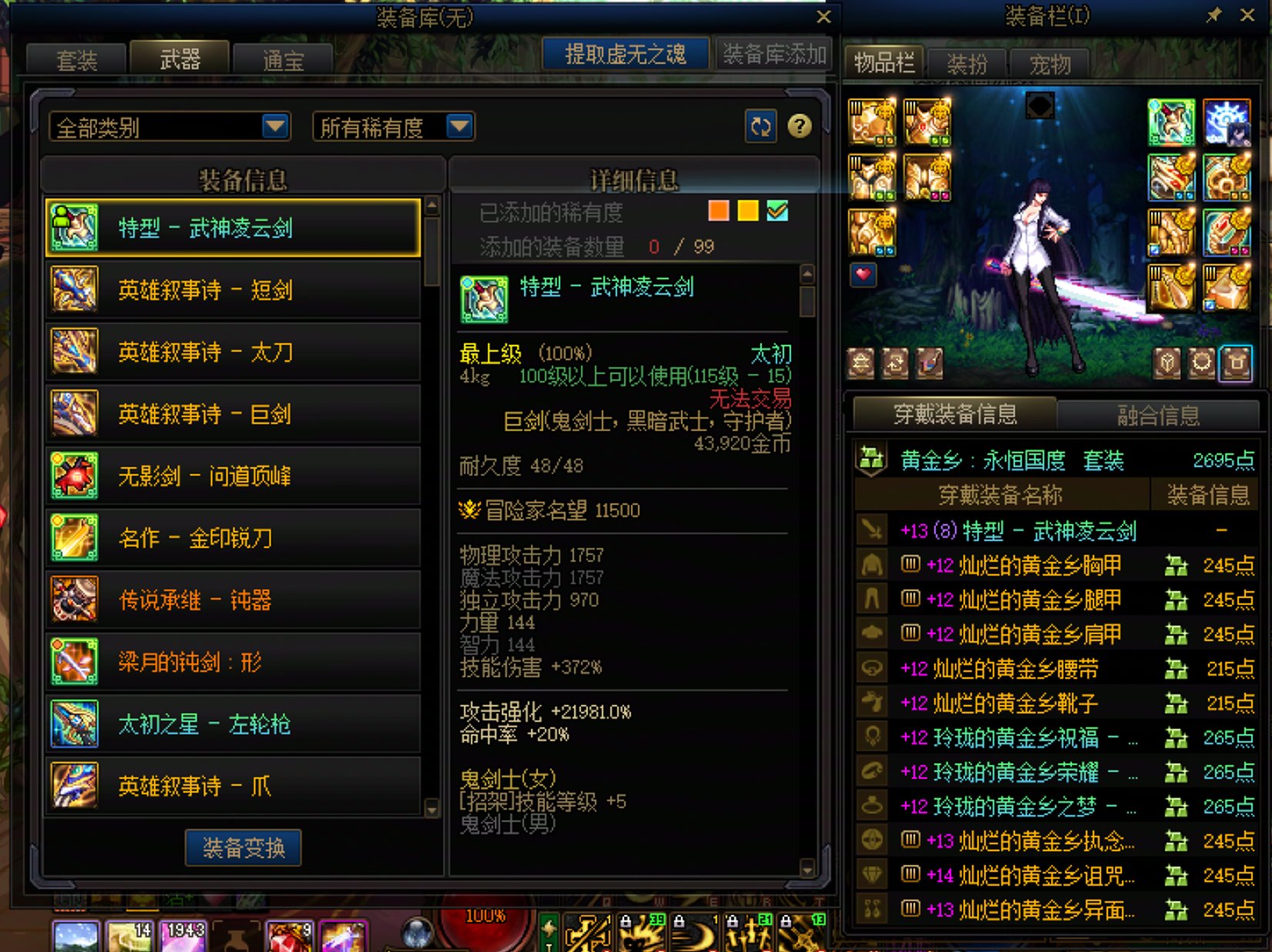Toggle the green check rarity box
Image resolution: width=1272 pixels, height=952 pixels.
point(777,211)
